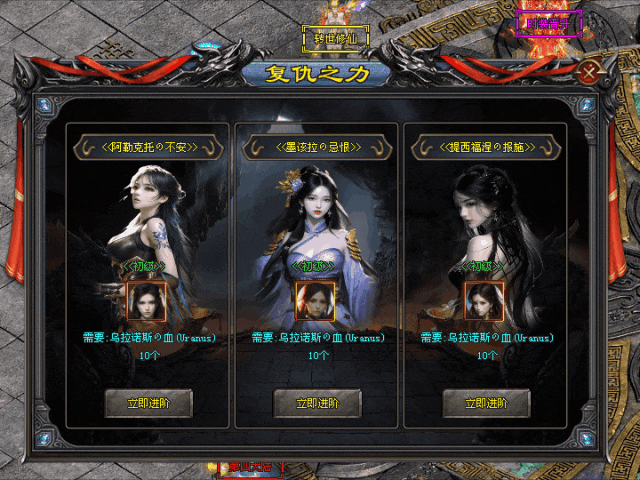The width and height of the screenshot is (640, 480).
Task: Click 立即进阶 under 提西福涅の报施
Action: [485, 403]
